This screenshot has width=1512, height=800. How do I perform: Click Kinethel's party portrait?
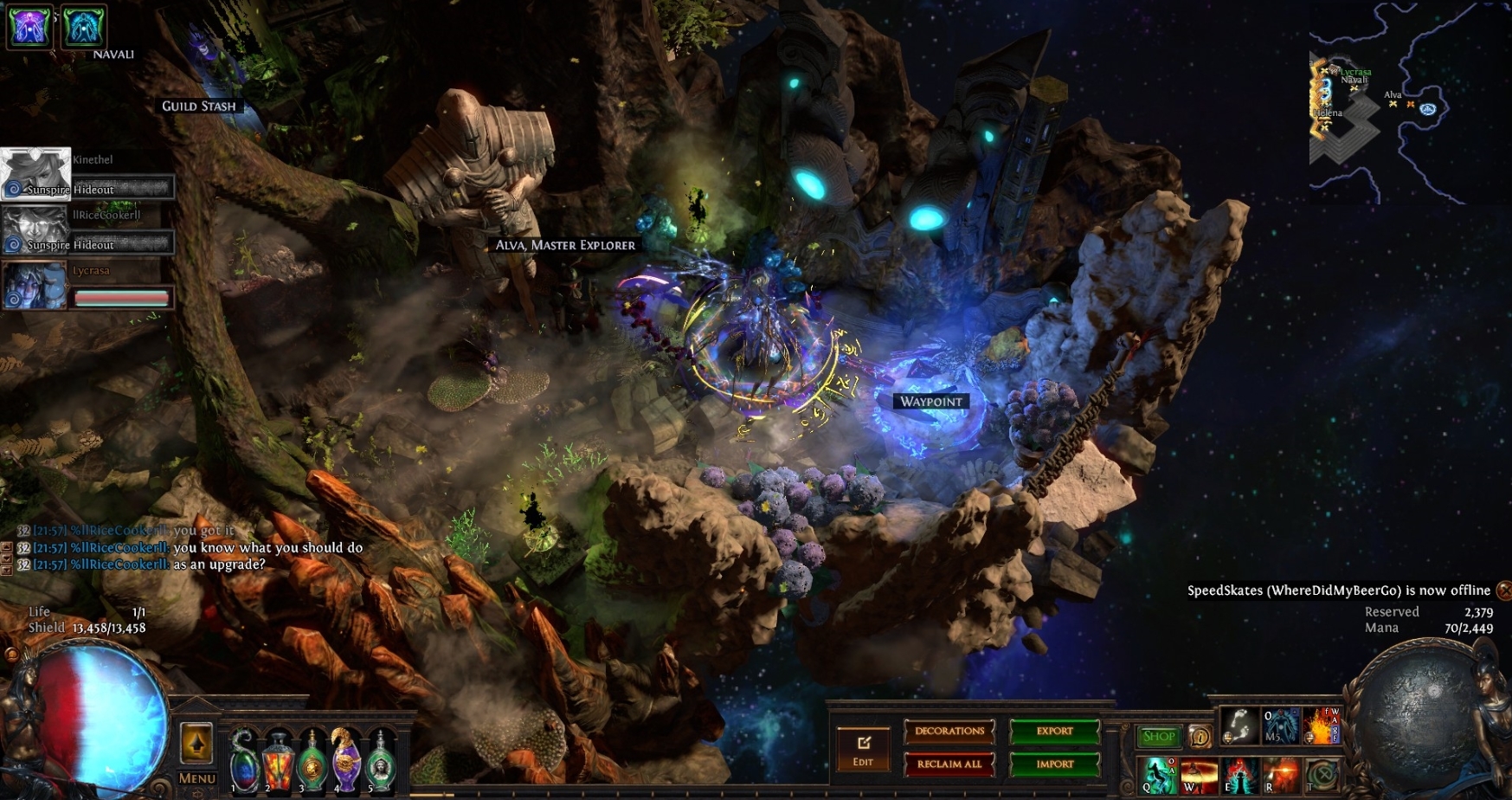(35, 173)
